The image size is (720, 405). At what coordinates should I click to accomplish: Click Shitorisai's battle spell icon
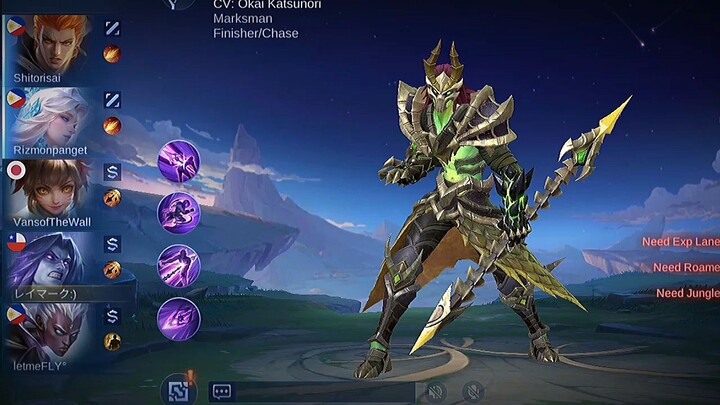coord(112,55)
